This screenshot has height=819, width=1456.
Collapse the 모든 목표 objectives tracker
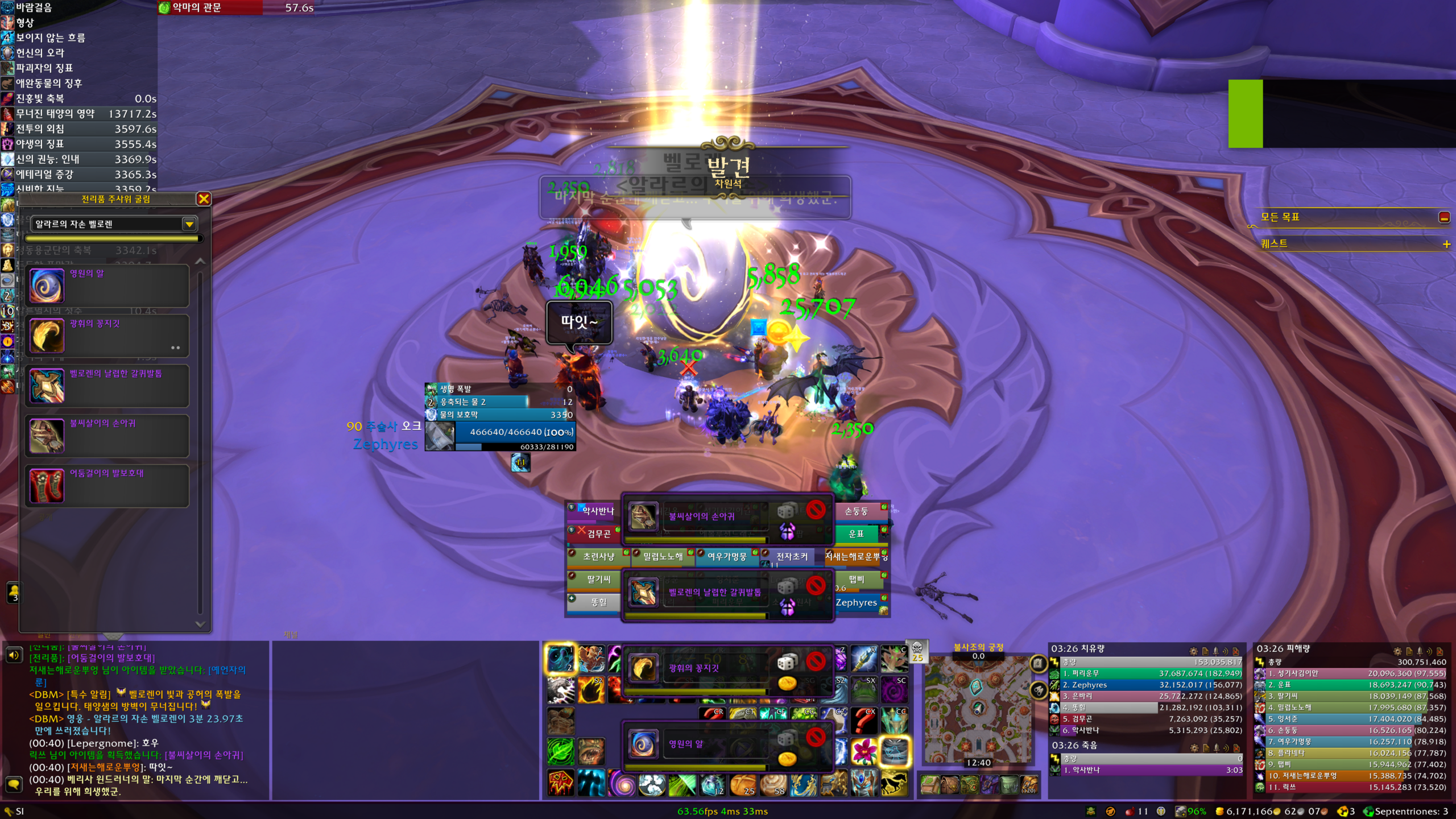[1444, 217]
